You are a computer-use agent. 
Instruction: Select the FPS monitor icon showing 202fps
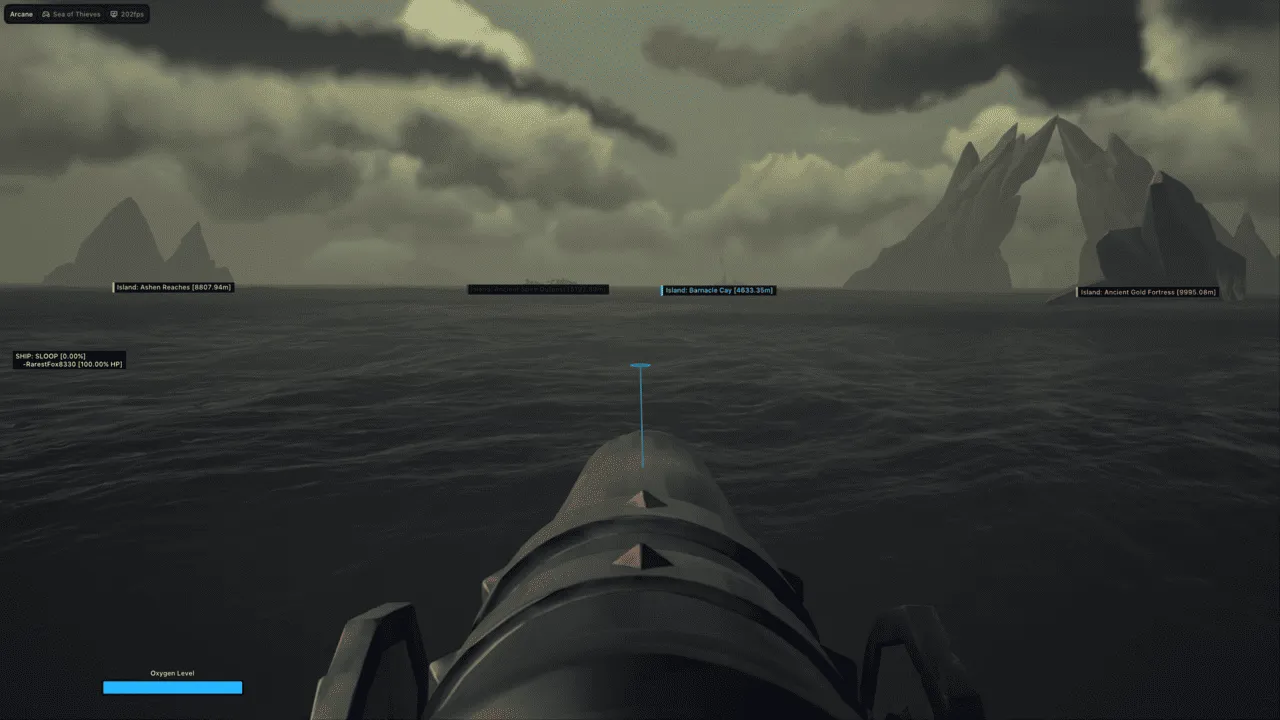click(114, 14)
